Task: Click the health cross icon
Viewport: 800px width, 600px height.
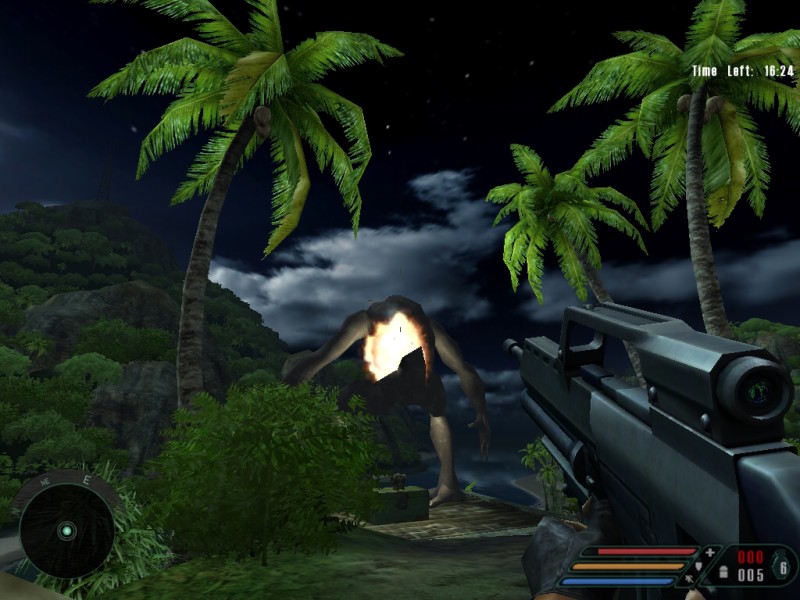Action: pos(710,552)
